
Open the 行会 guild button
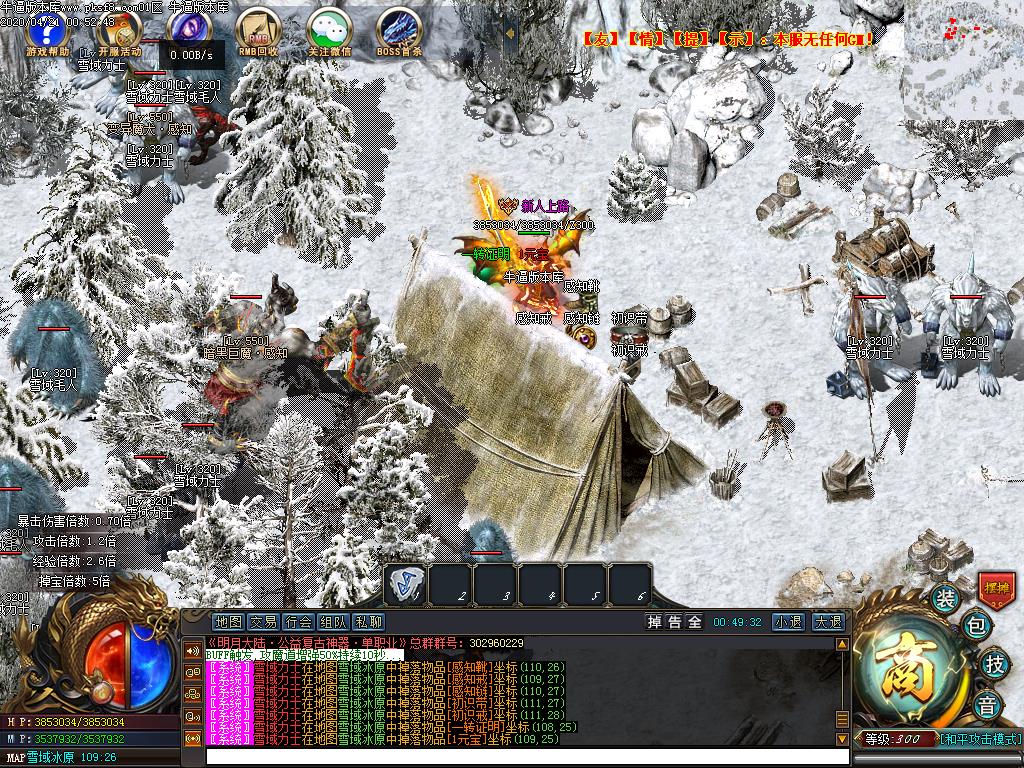298,622
